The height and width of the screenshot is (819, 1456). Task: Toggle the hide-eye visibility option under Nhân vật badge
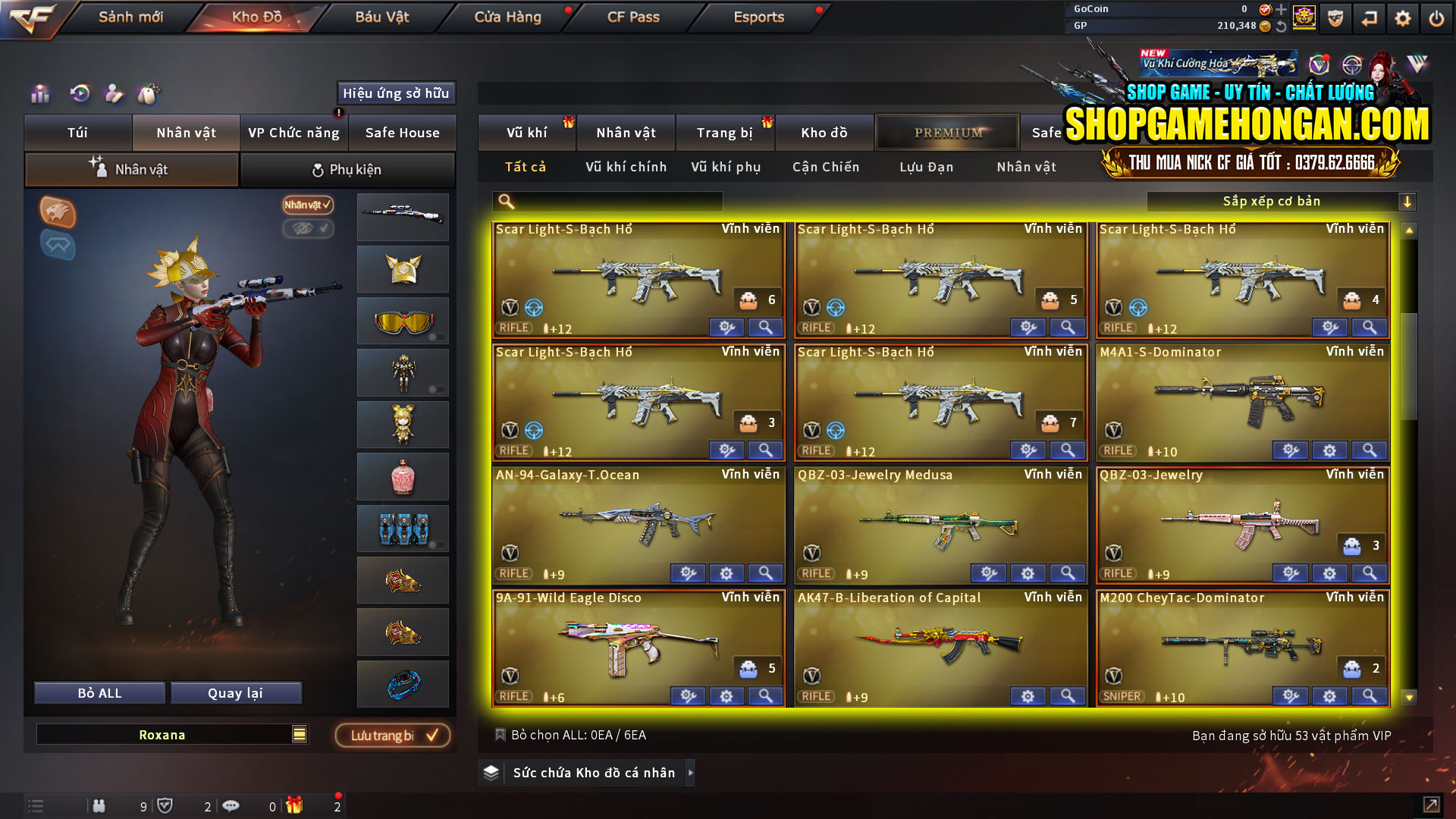[309, 230]
